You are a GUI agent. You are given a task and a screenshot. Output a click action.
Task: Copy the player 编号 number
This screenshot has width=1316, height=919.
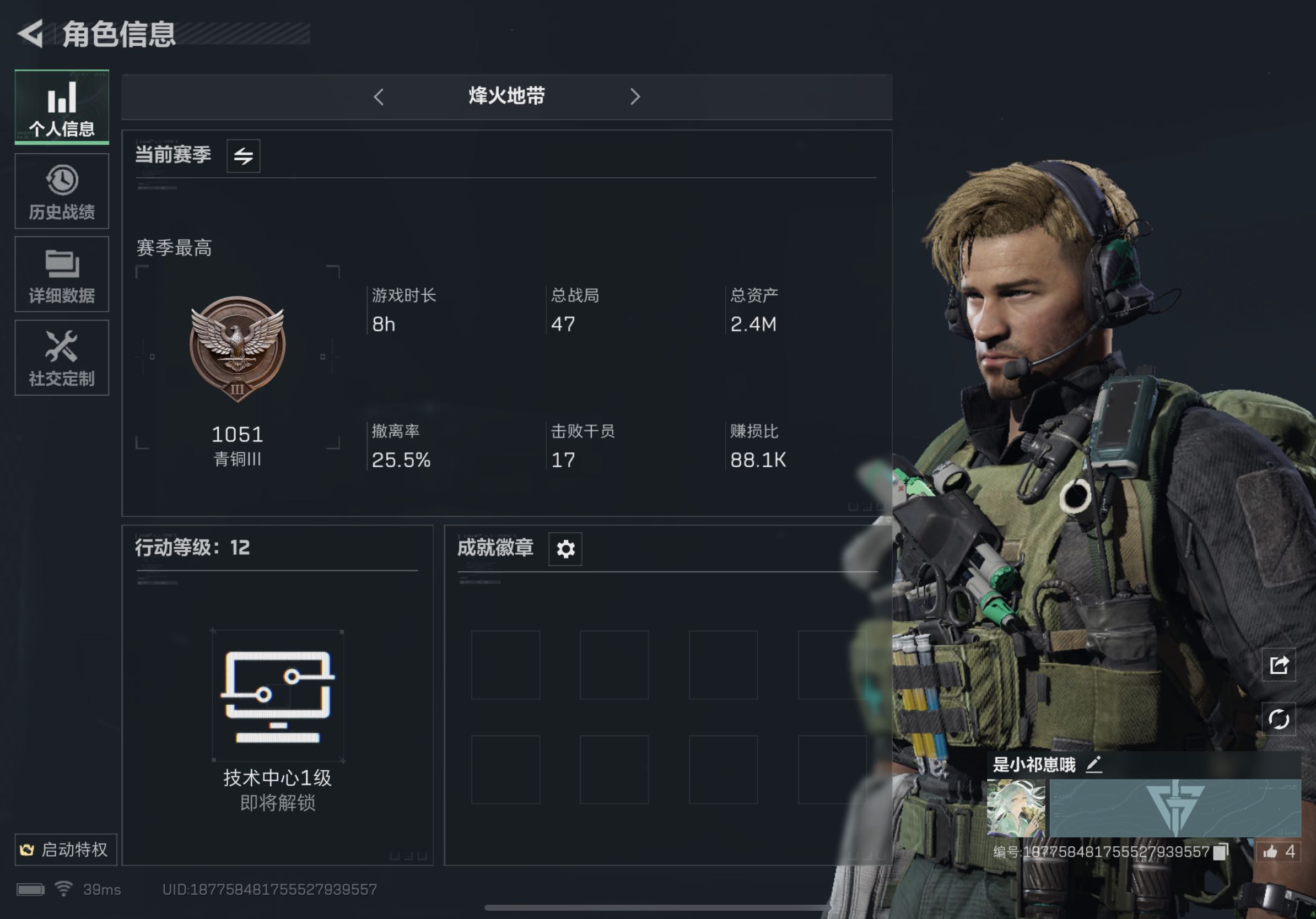click(x=1221, y=852)
